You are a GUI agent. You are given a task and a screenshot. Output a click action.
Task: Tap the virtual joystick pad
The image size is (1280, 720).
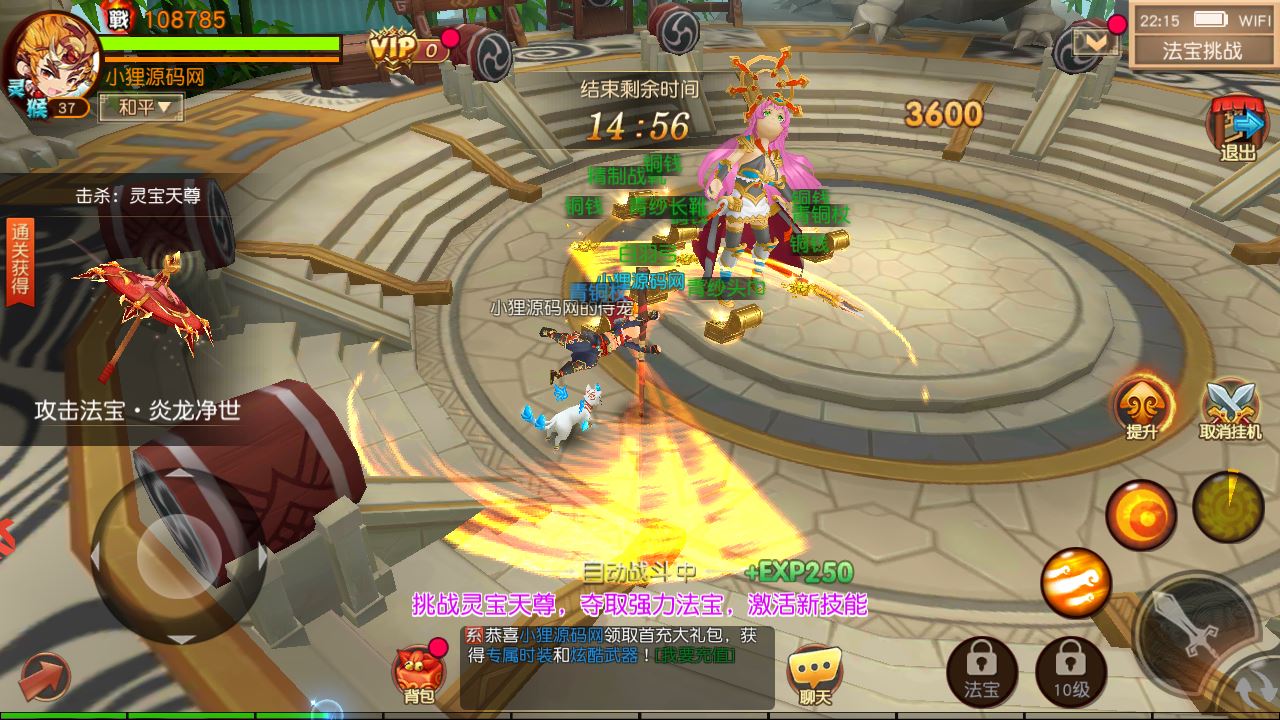pos(178,556)
